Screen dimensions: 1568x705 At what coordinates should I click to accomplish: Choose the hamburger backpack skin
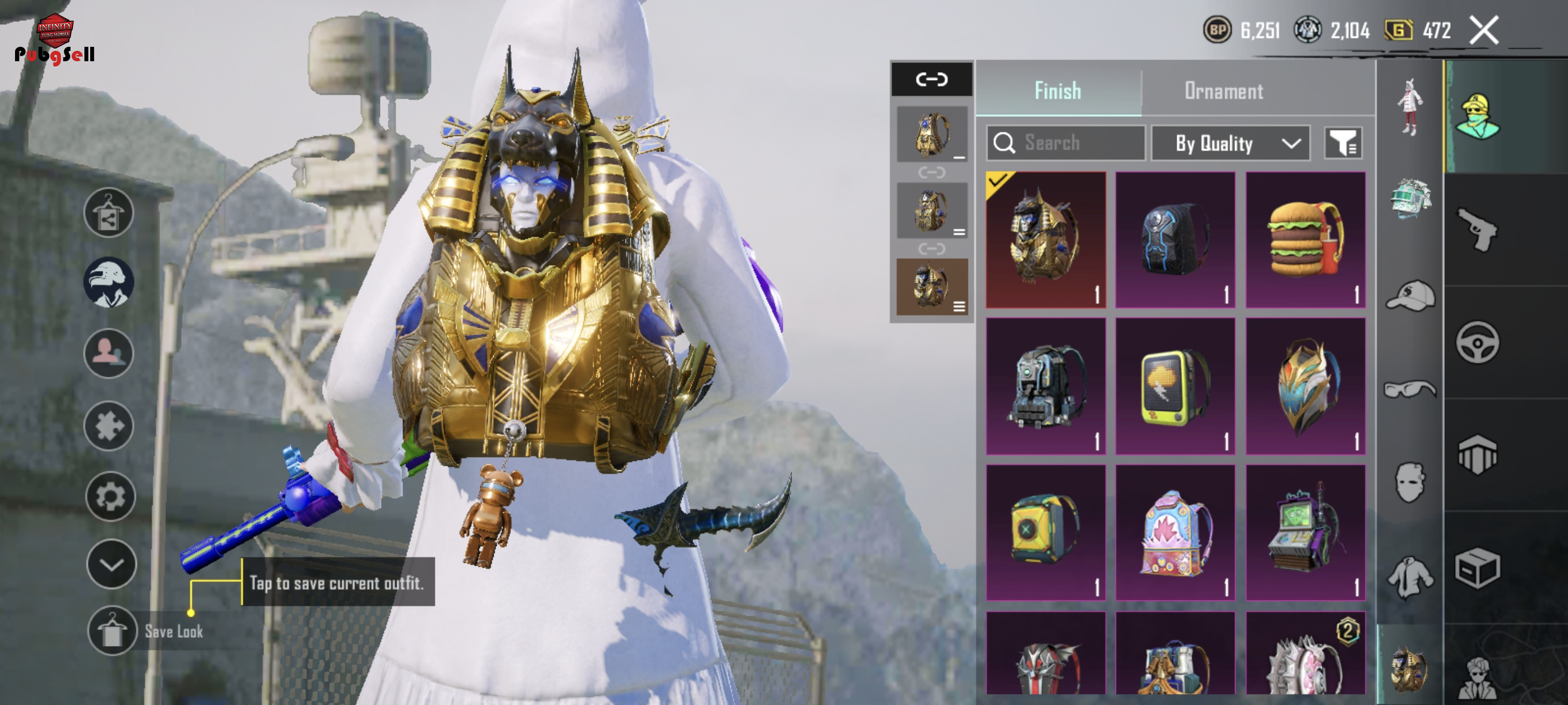click(x=1305, y=240)
